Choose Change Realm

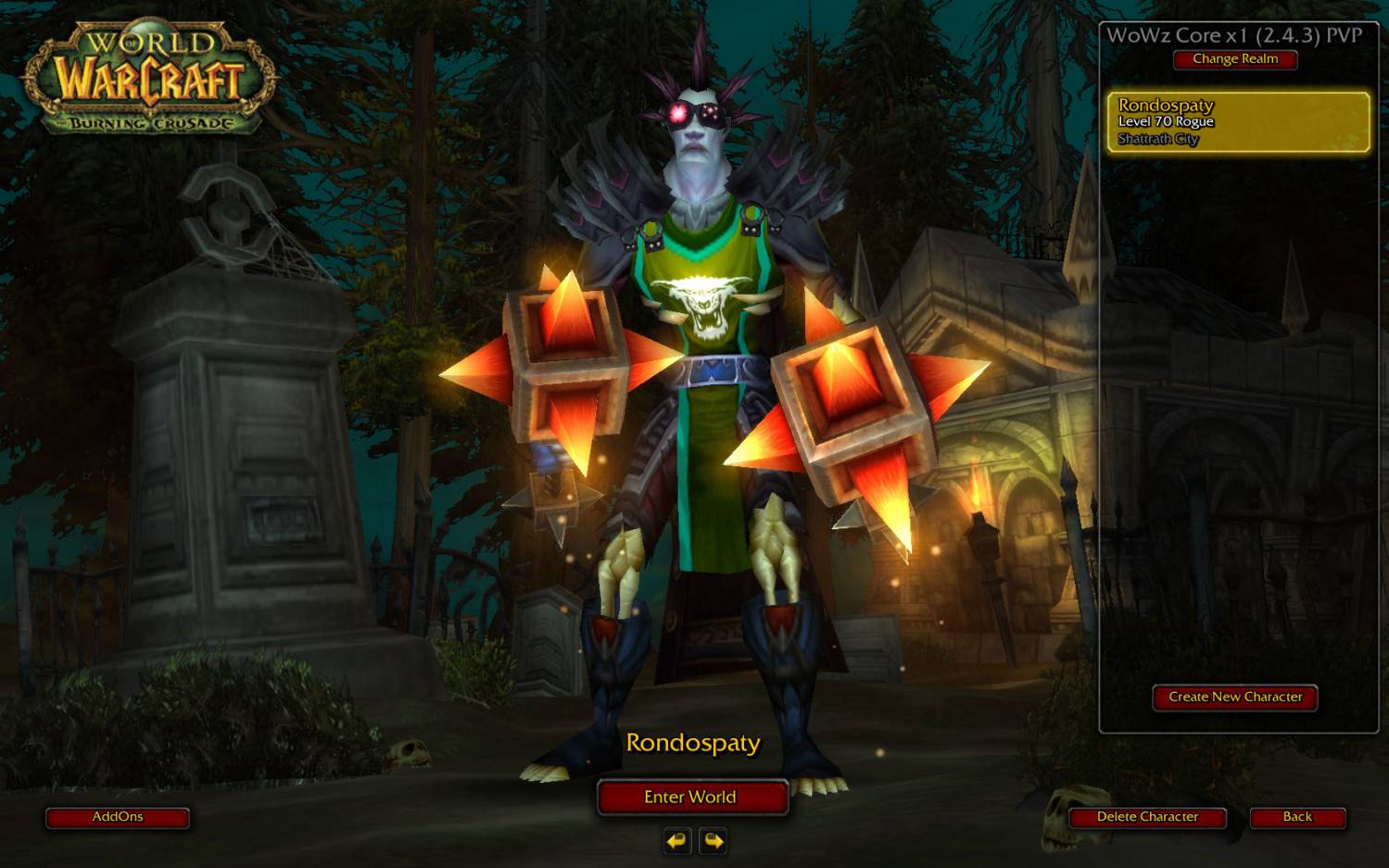1235,59
